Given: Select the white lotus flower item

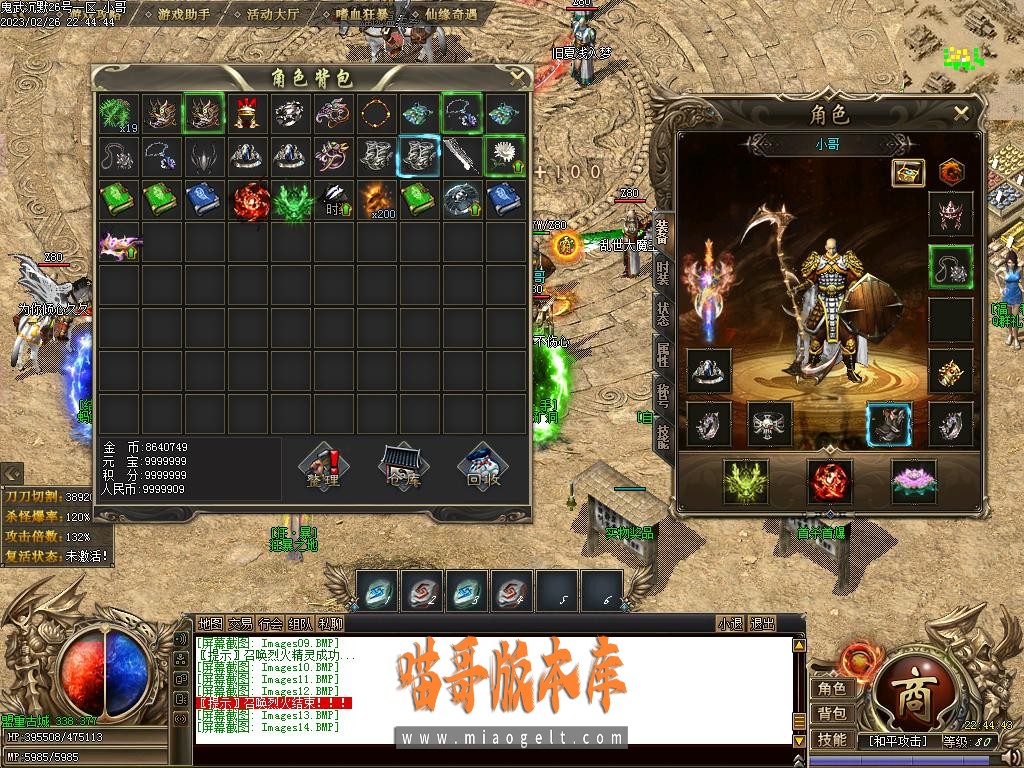Looking at the screenshot, I should 505,156.
